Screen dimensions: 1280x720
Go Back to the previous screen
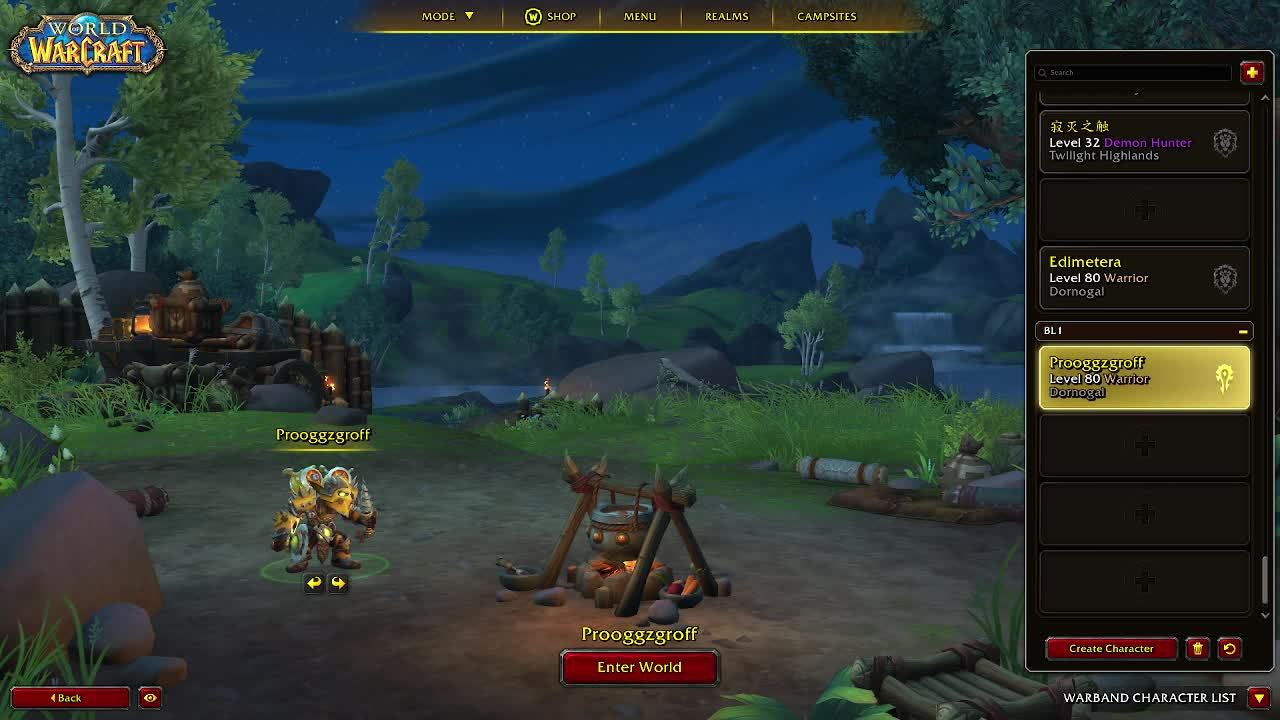point(70,697)
